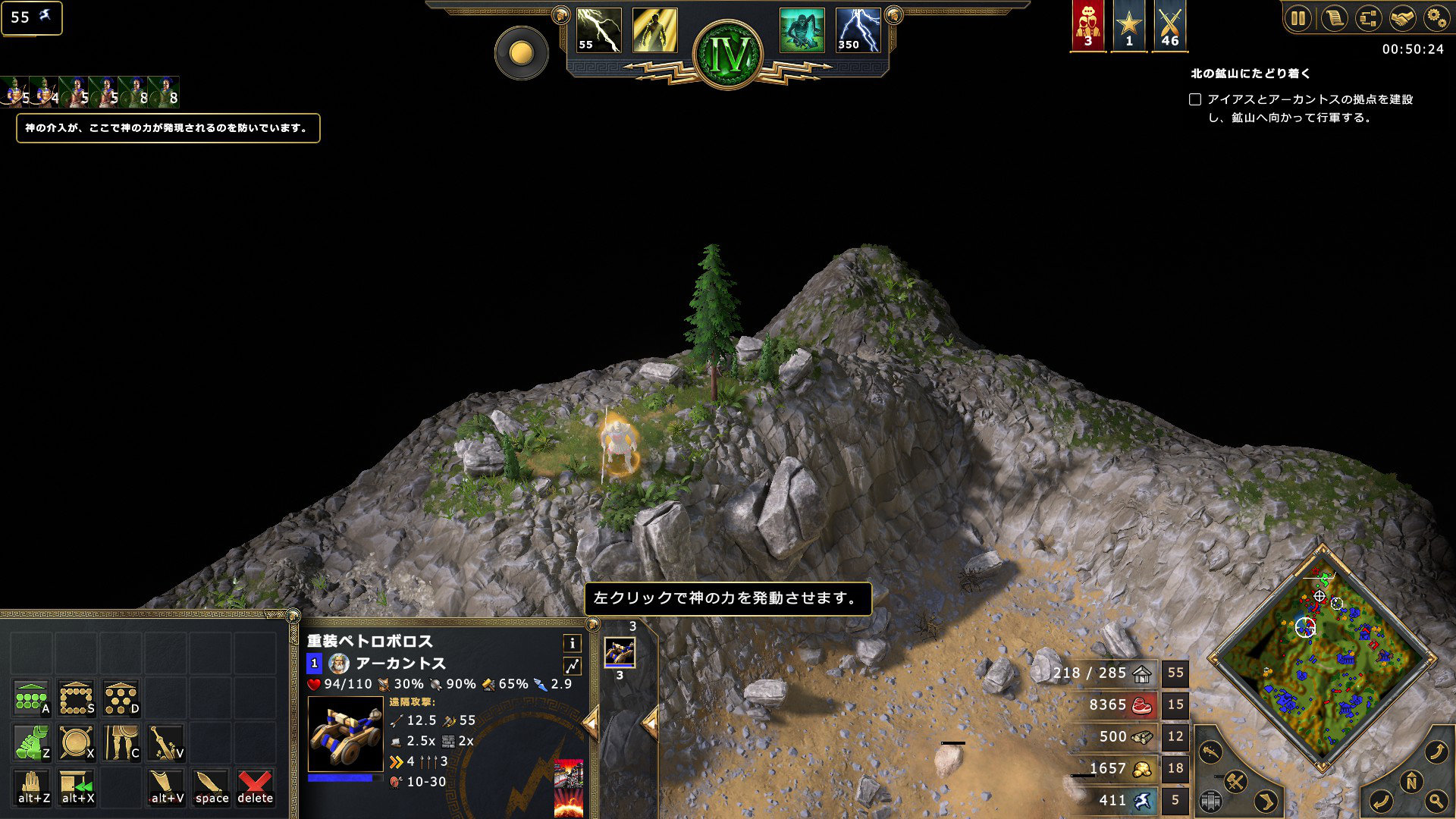The image size is (1456, 819).
Task: Open the tech tree
Action: click(x=1368, y=17)
